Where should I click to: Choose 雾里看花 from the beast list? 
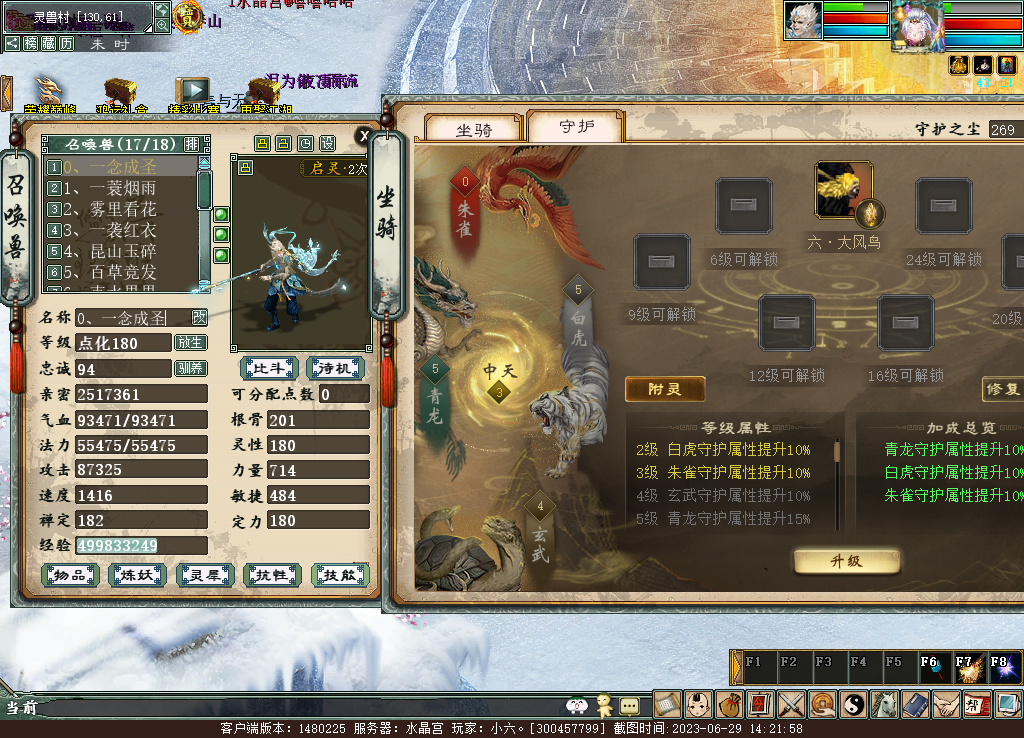121,209
